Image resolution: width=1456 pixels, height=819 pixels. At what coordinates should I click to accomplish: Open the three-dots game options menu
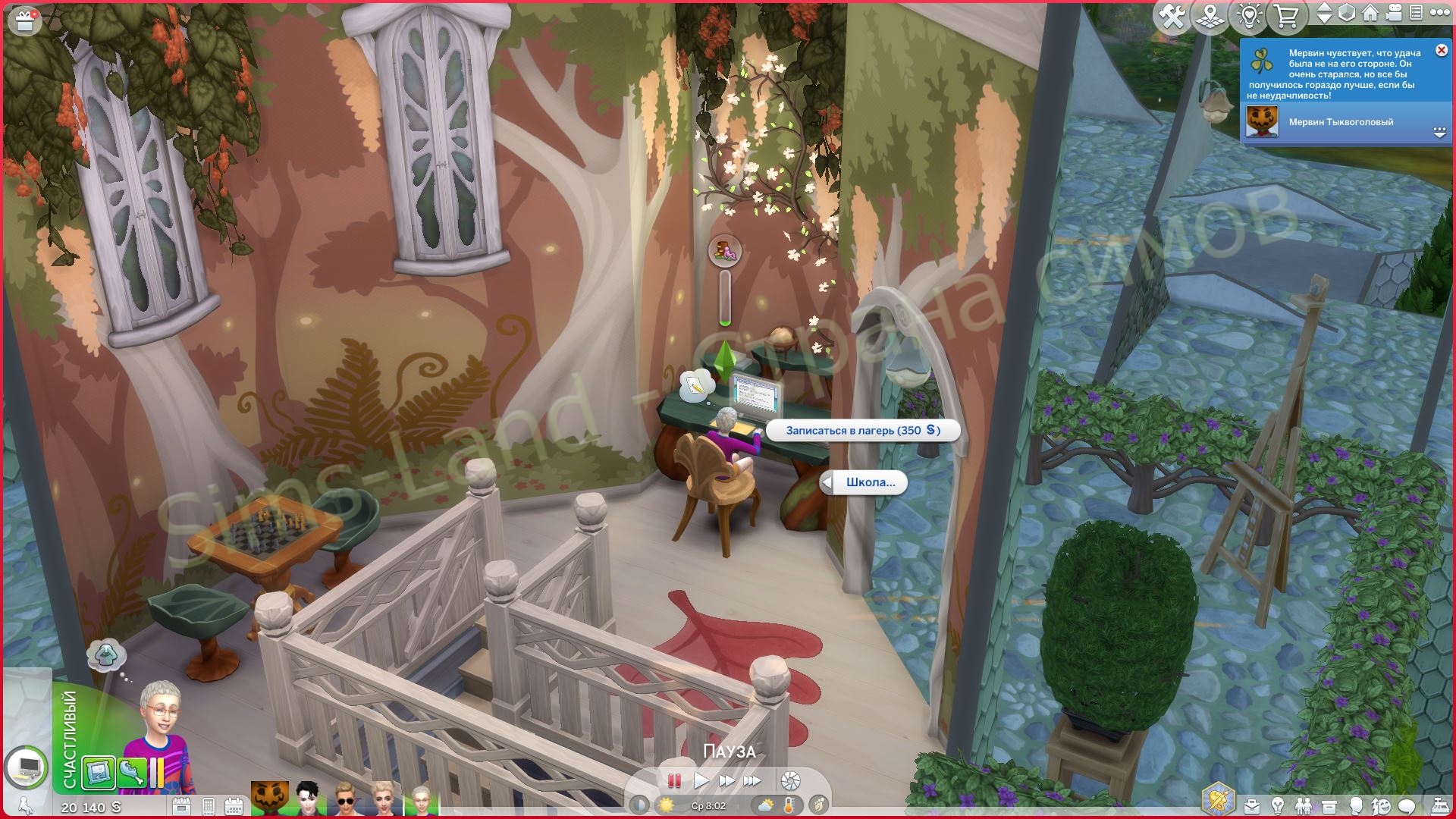coord(1439,13)
